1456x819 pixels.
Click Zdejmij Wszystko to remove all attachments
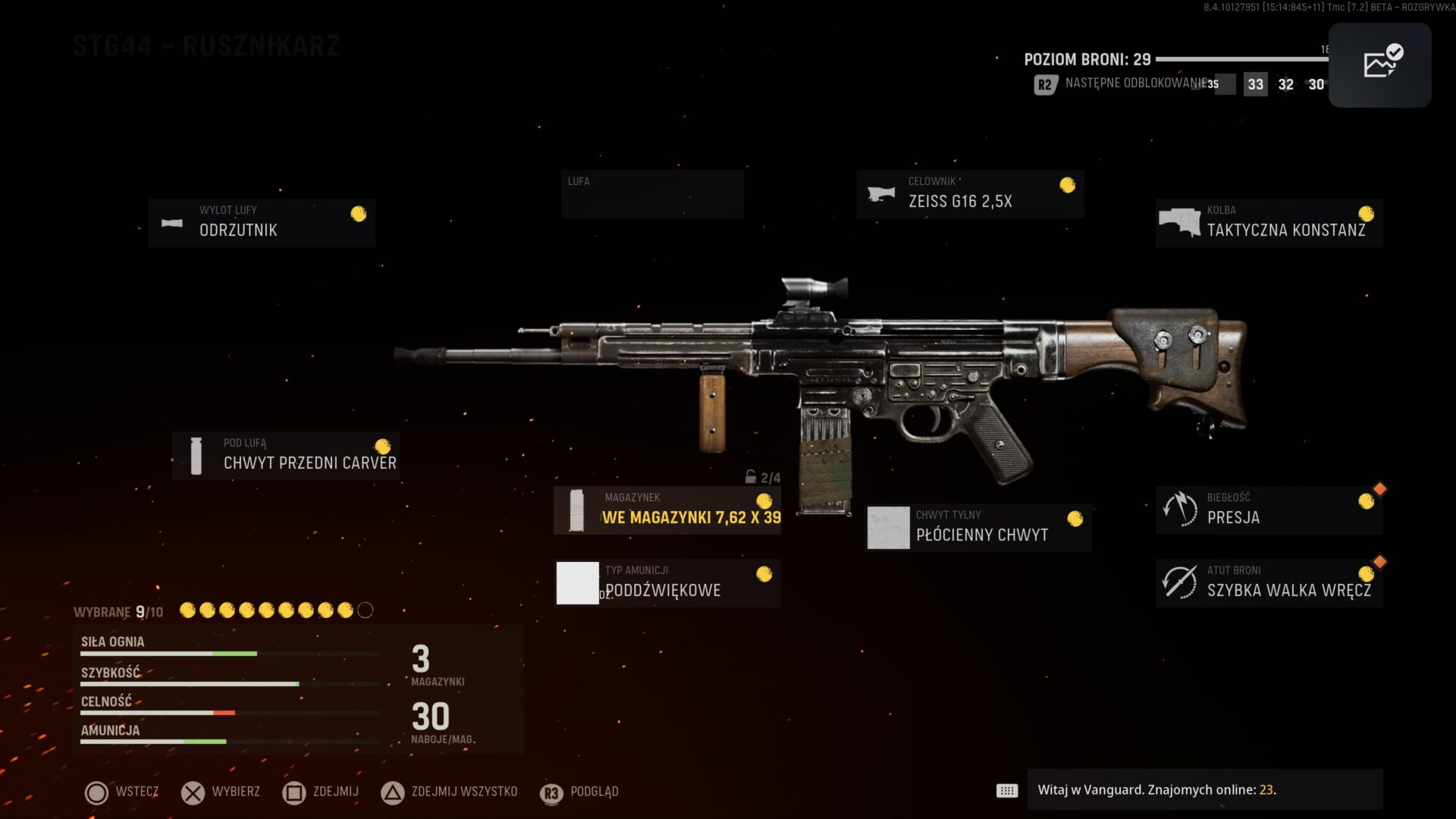[x=449, y=792]
